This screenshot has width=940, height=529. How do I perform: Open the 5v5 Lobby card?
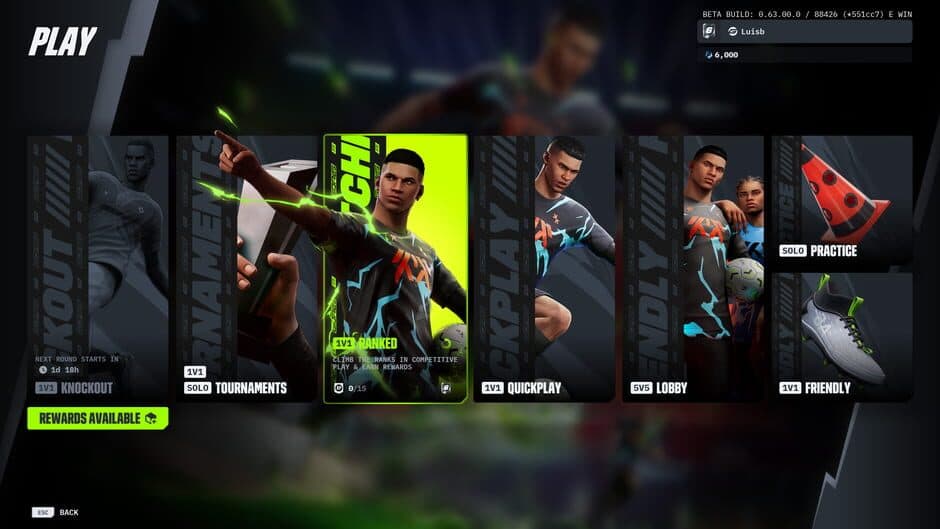(693, 268)
